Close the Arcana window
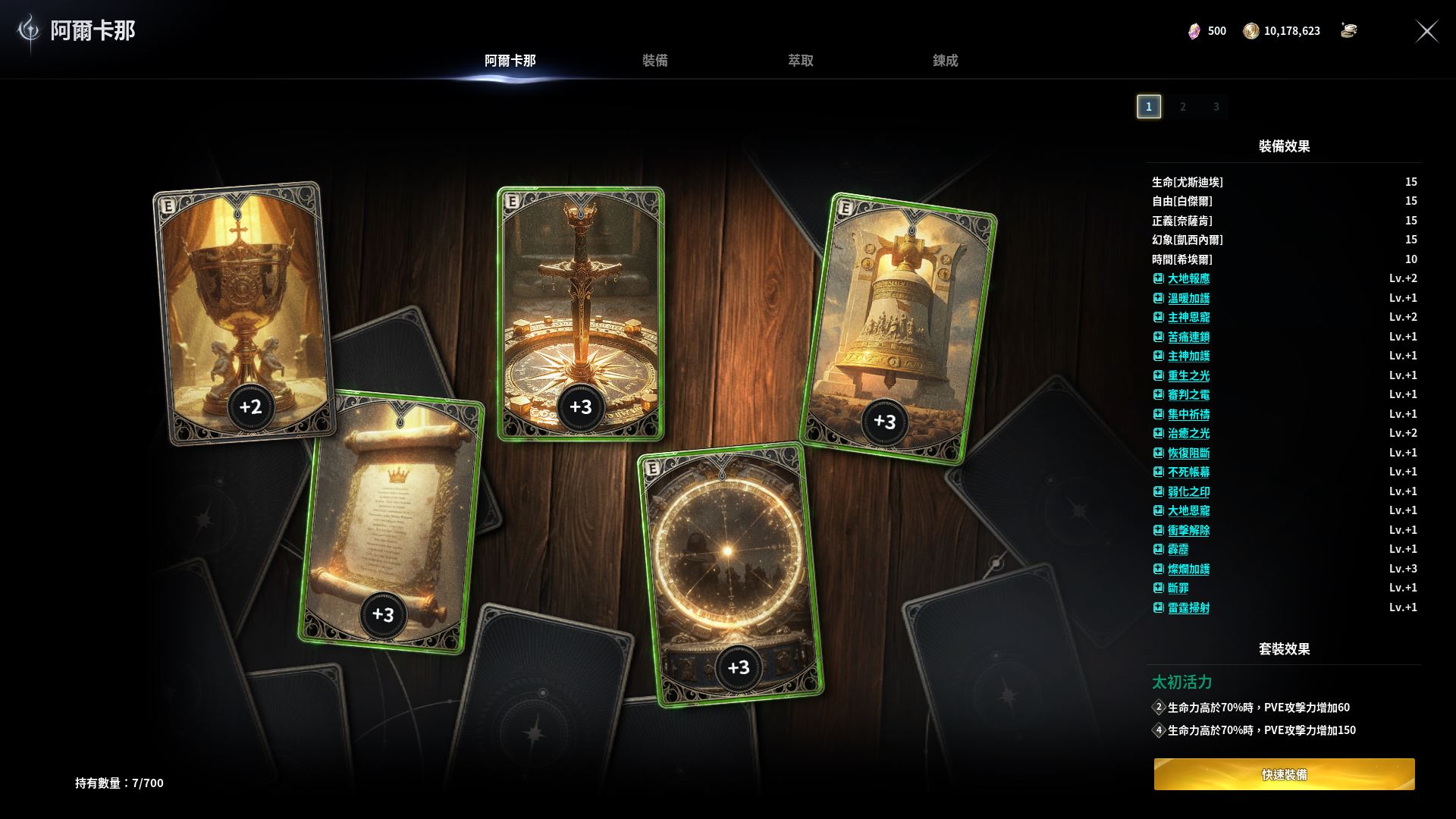Image resolution: width=1456 pixels, height=819 pixels. pos(1426,31)
